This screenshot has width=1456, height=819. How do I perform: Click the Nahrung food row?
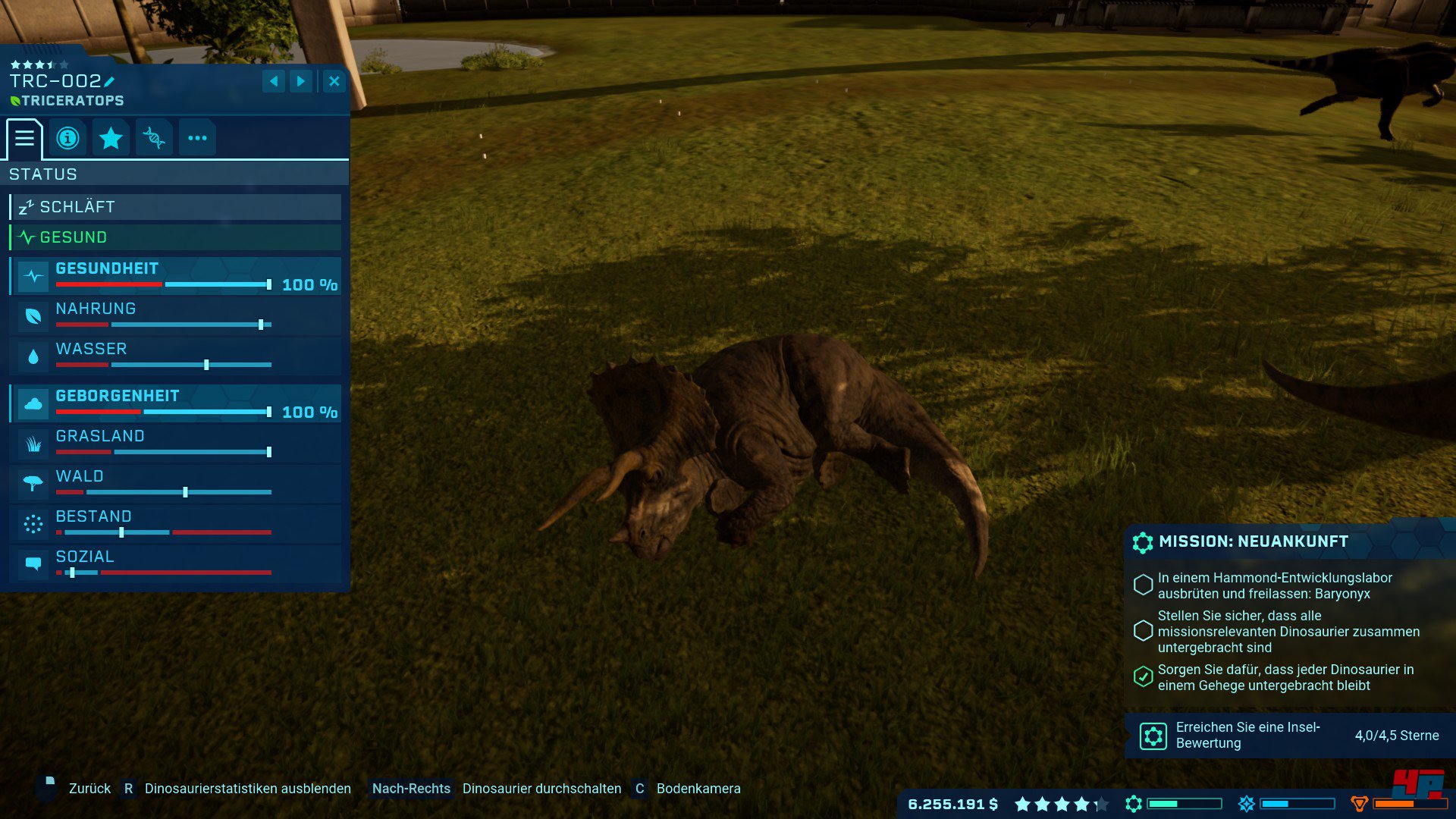tap(176, 316)
